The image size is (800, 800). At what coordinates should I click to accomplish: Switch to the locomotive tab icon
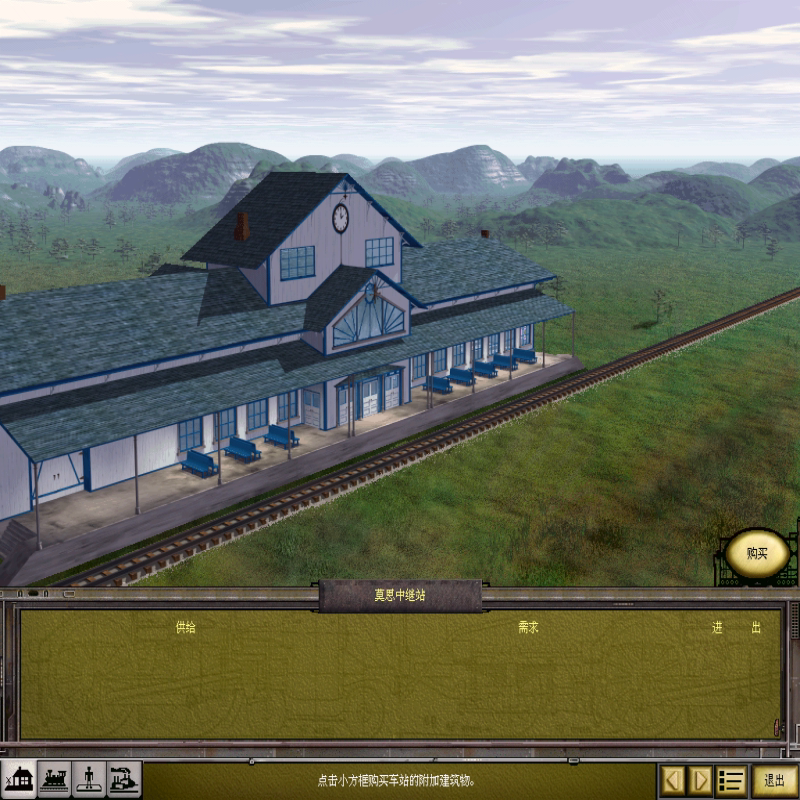(55, 778)
